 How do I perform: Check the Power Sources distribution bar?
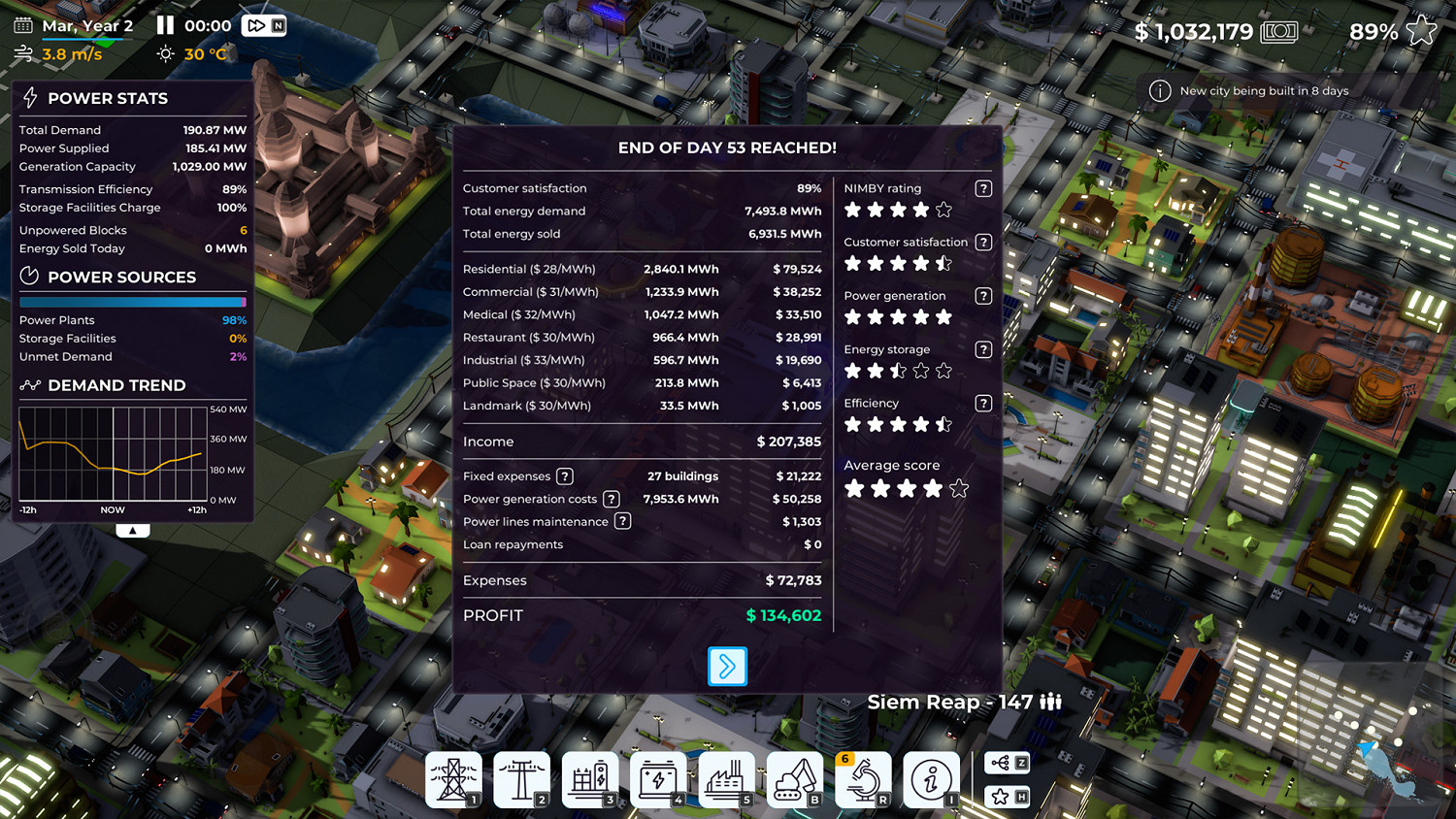click(x=132, y=301)
